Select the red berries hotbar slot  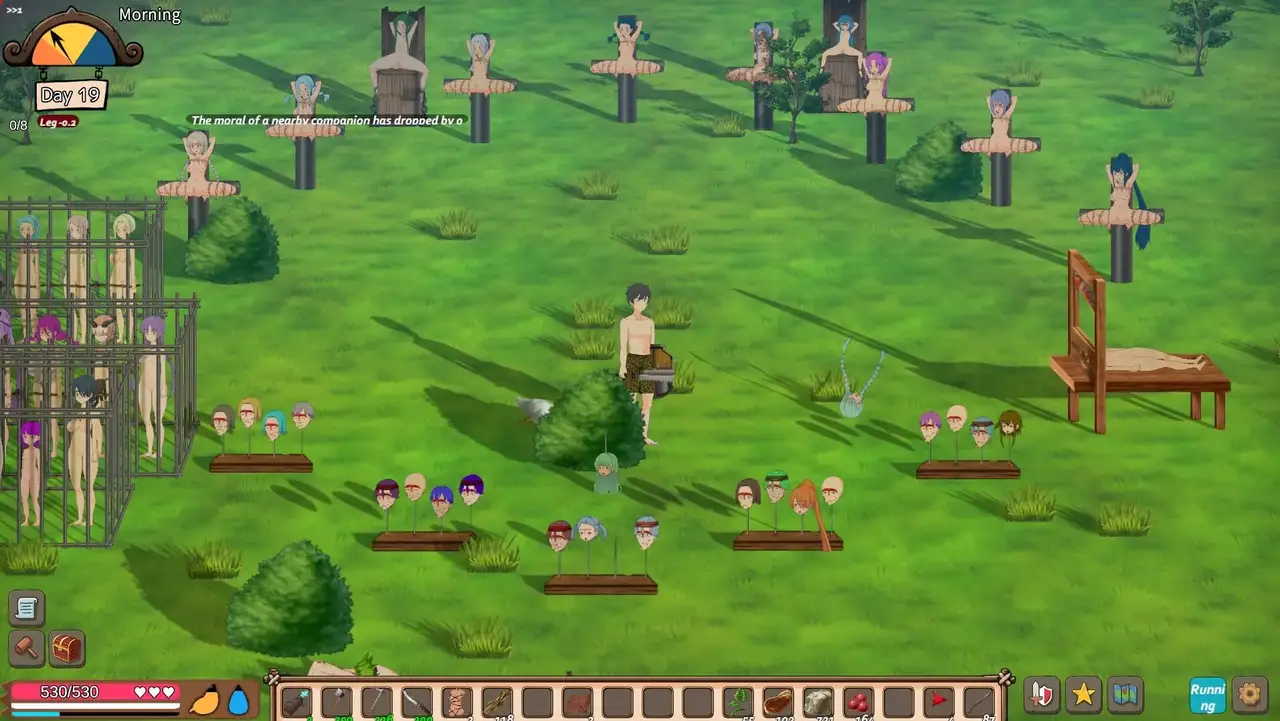tap(857, 702)
